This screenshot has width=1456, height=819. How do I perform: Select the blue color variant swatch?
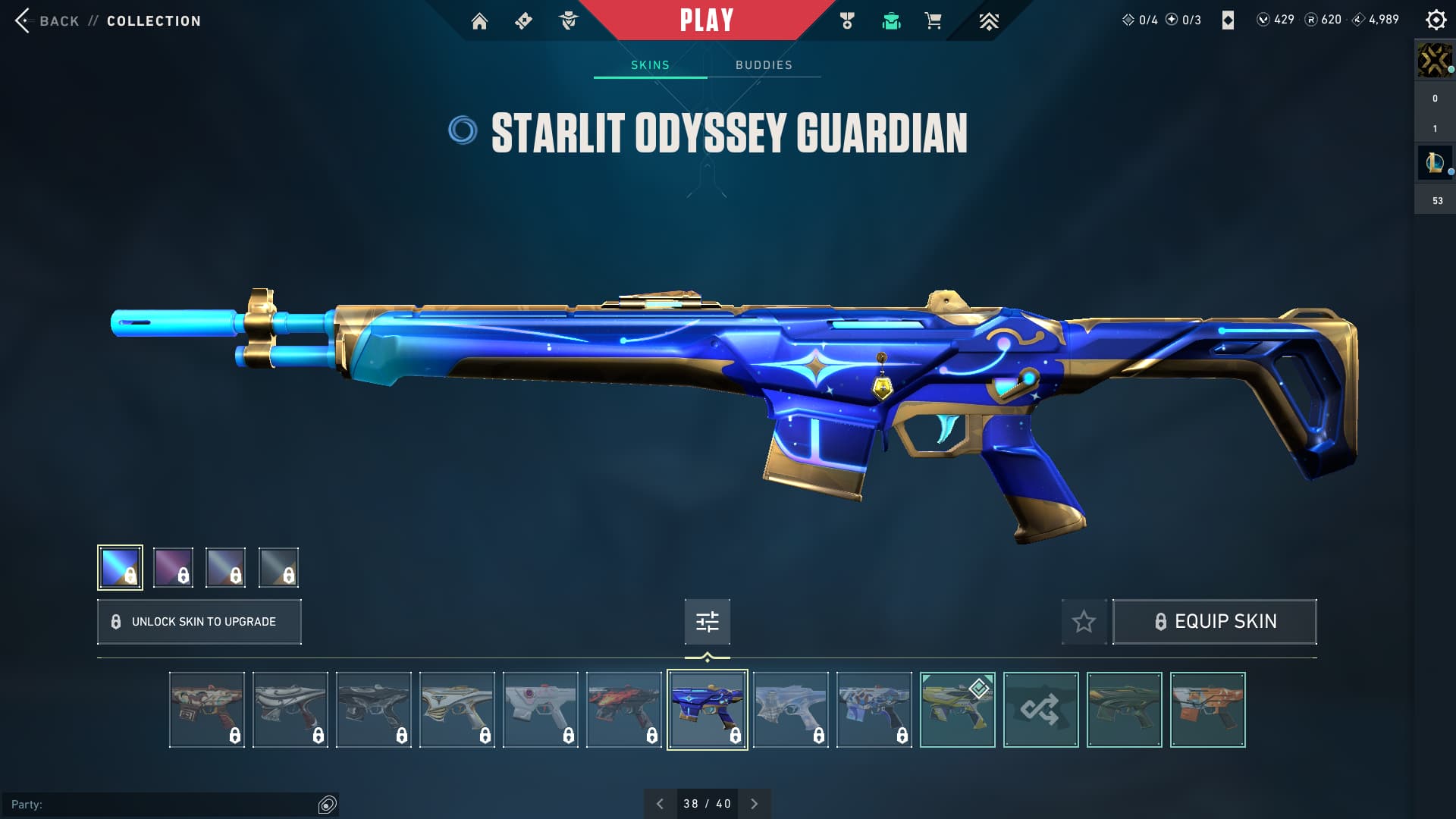(120, 567)
